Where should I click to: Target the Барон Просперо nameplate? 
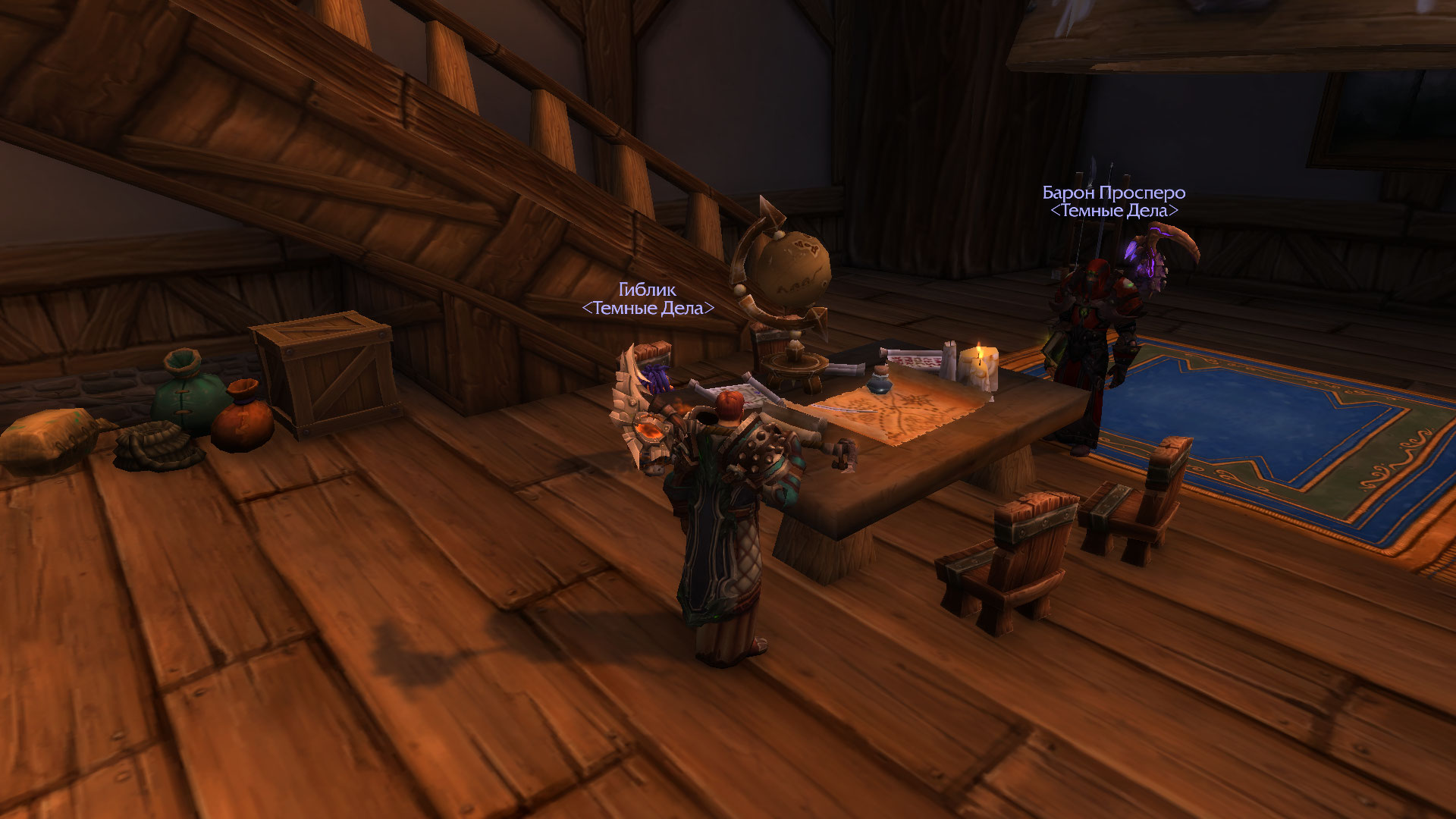tap(1113, 193)
